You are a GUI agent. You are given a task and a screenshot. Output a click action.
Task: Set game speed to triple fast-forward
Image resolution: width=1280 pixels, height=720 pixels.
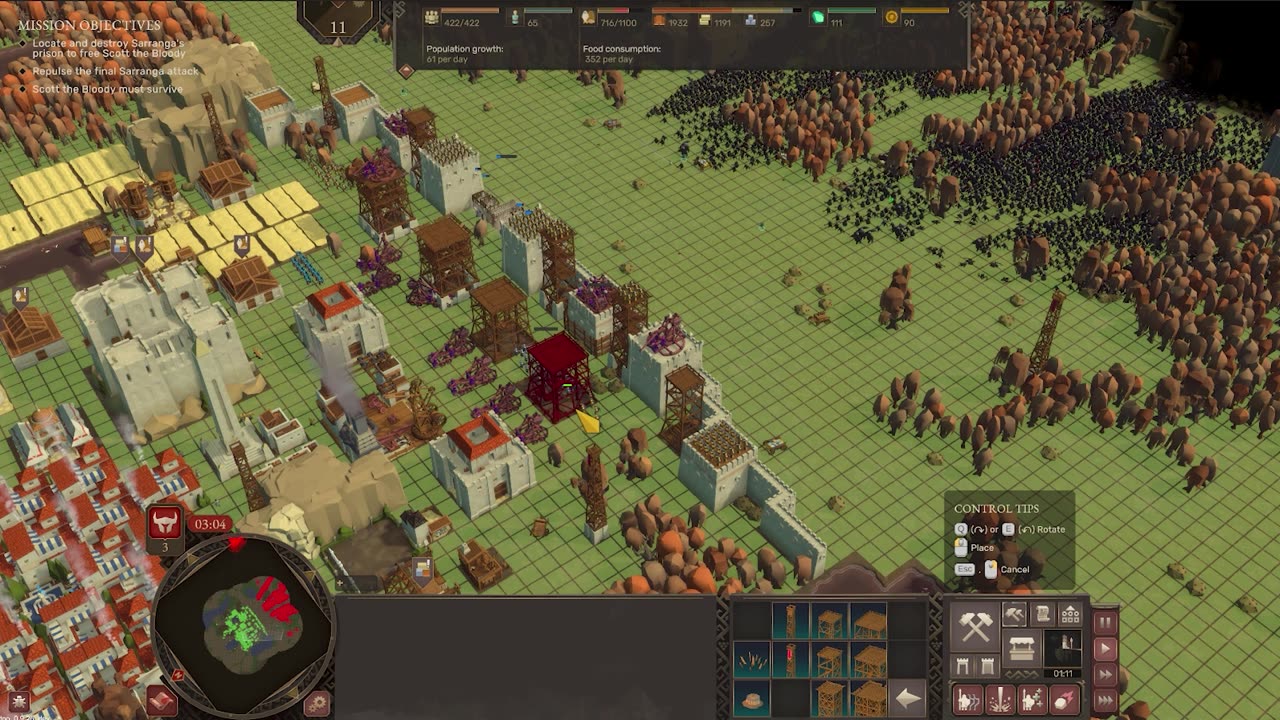pos(1105,700)
